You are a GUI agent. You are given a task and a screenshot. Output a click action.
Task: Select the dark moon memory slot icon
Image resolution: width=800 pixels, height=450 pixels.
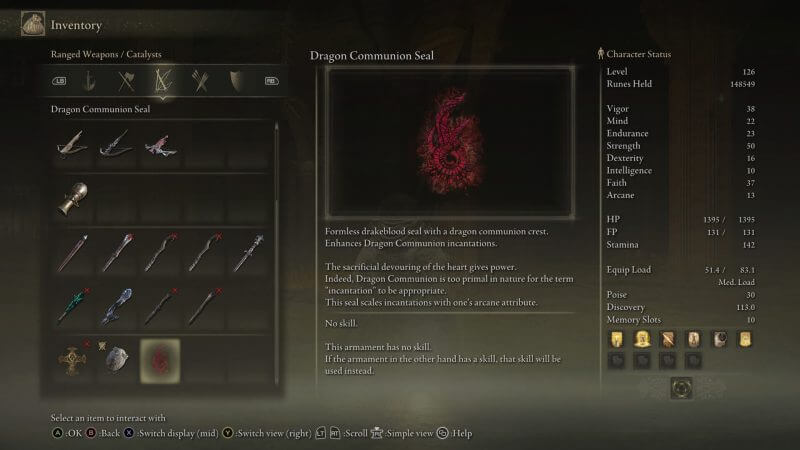[x=719, y=339]
